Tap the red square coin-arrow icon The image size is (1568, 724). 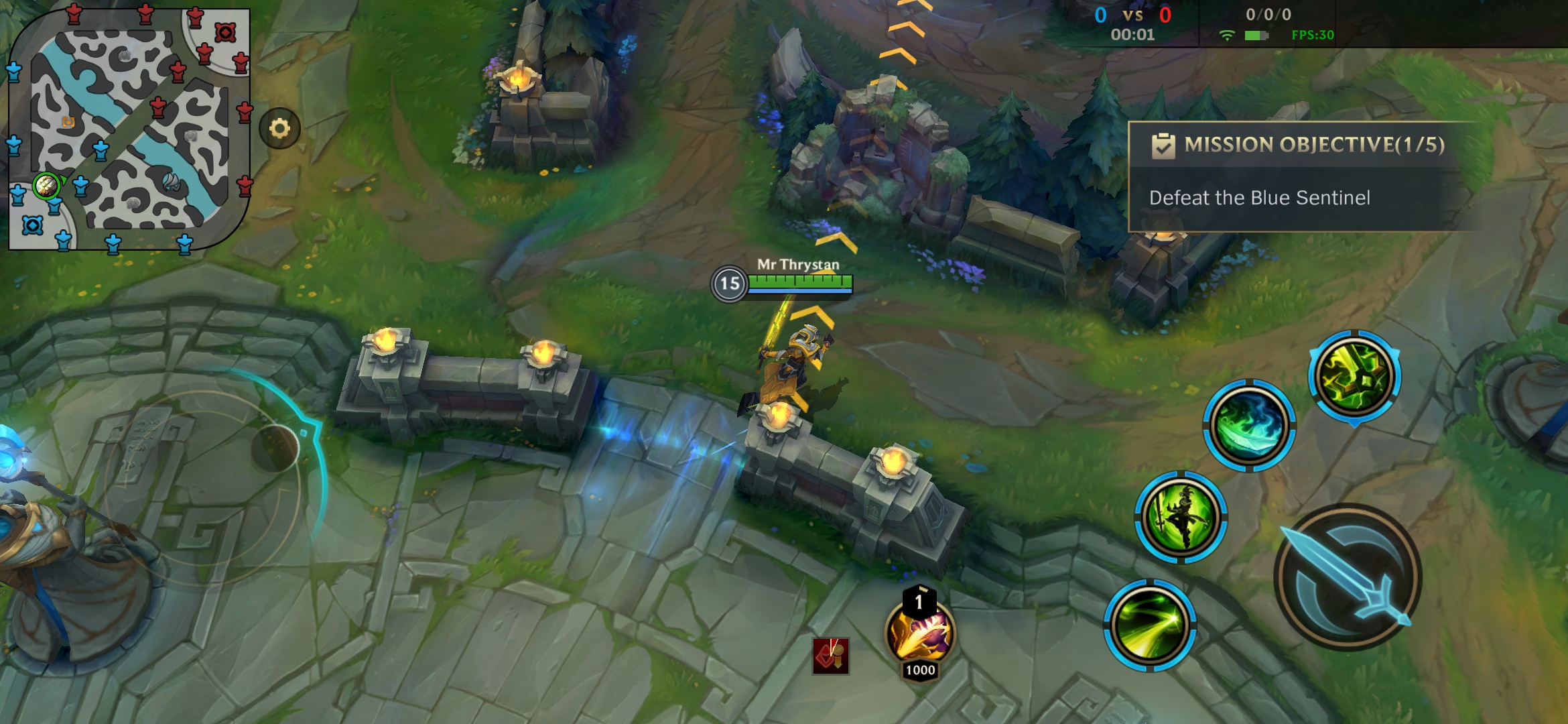(x=831, y=655)
